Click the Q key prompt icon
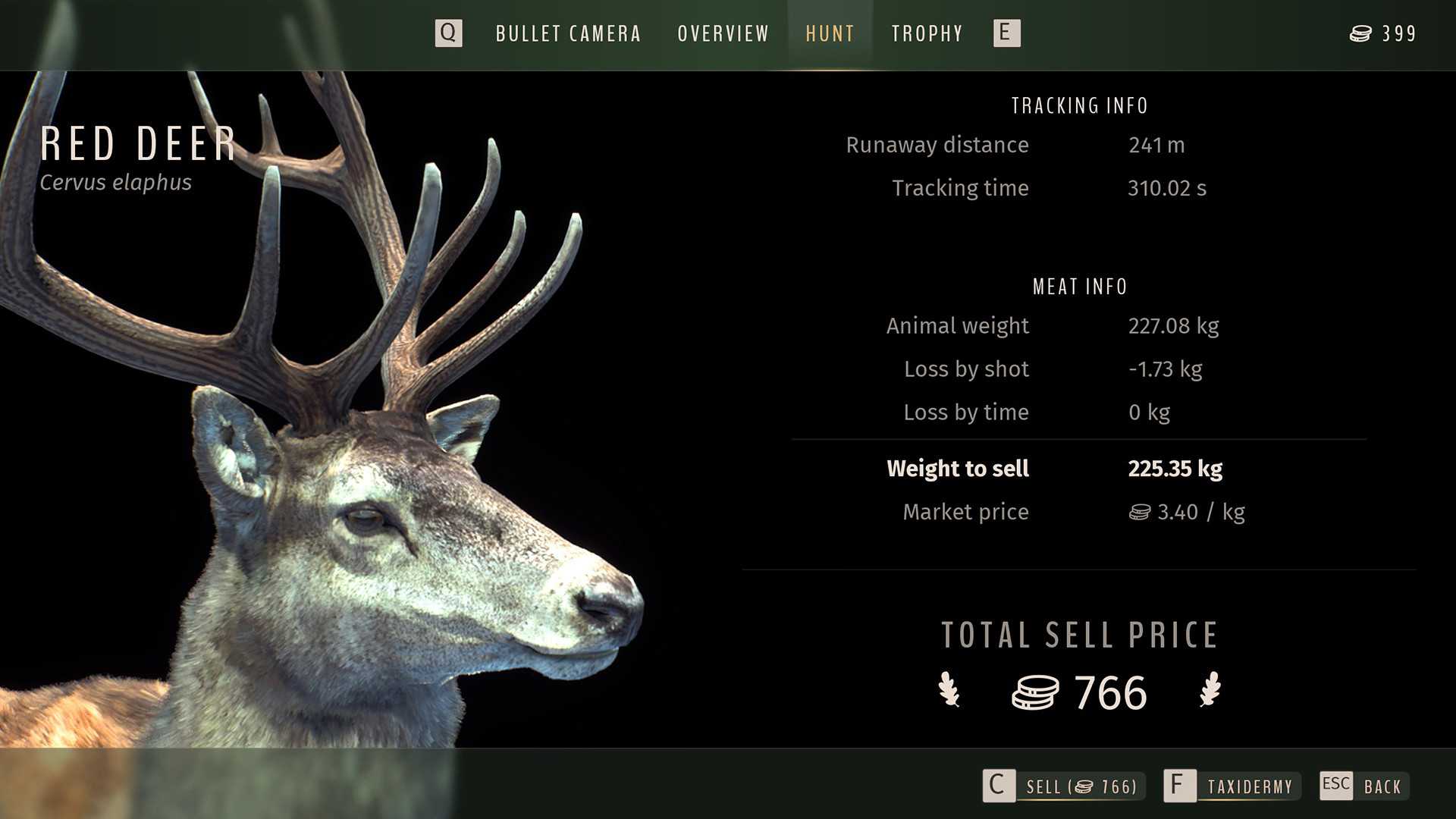The image size is (1456, 819). (x=448, y=33)
